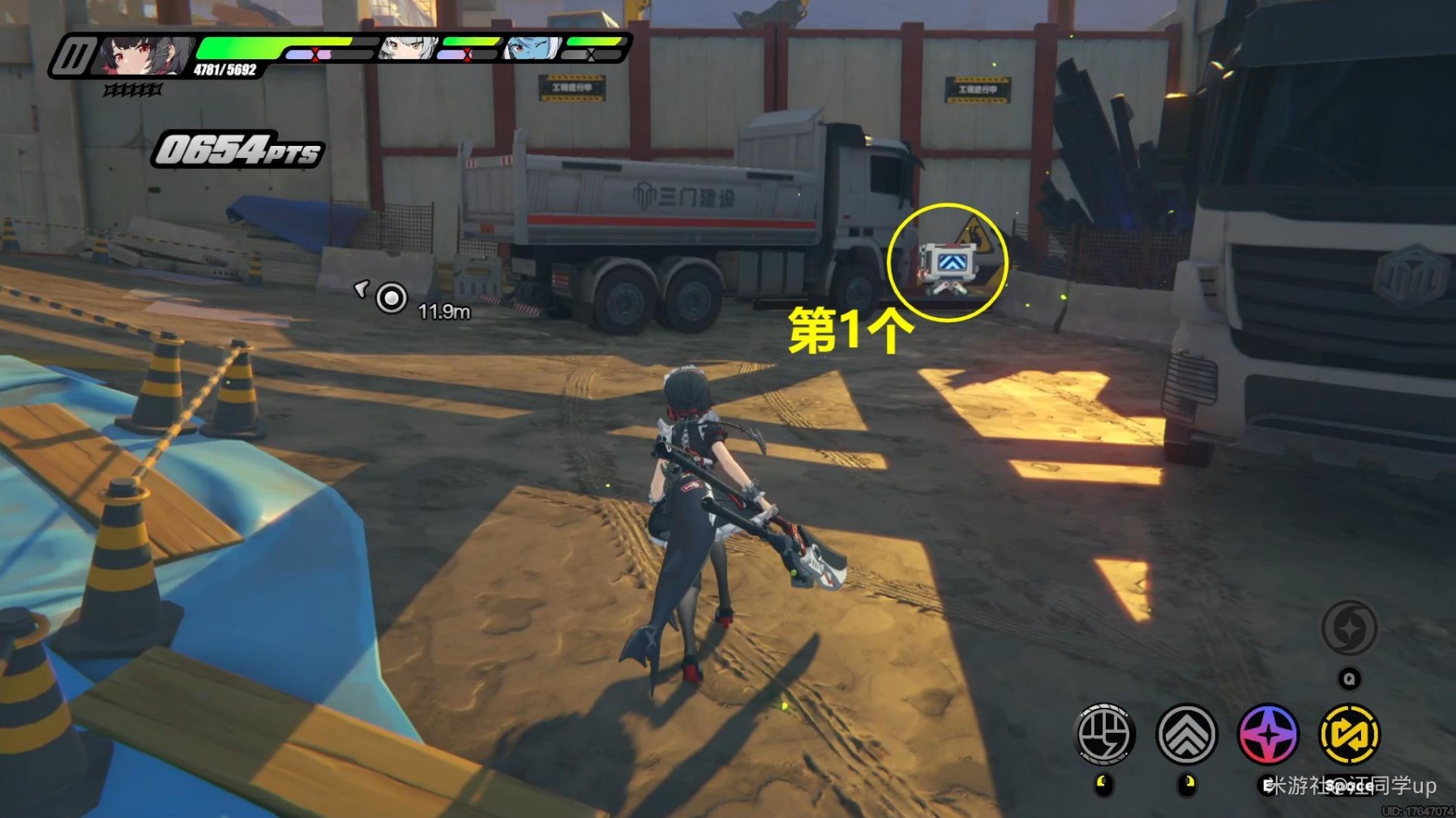Trigger the chevron dodge icon

(1186, 734)
